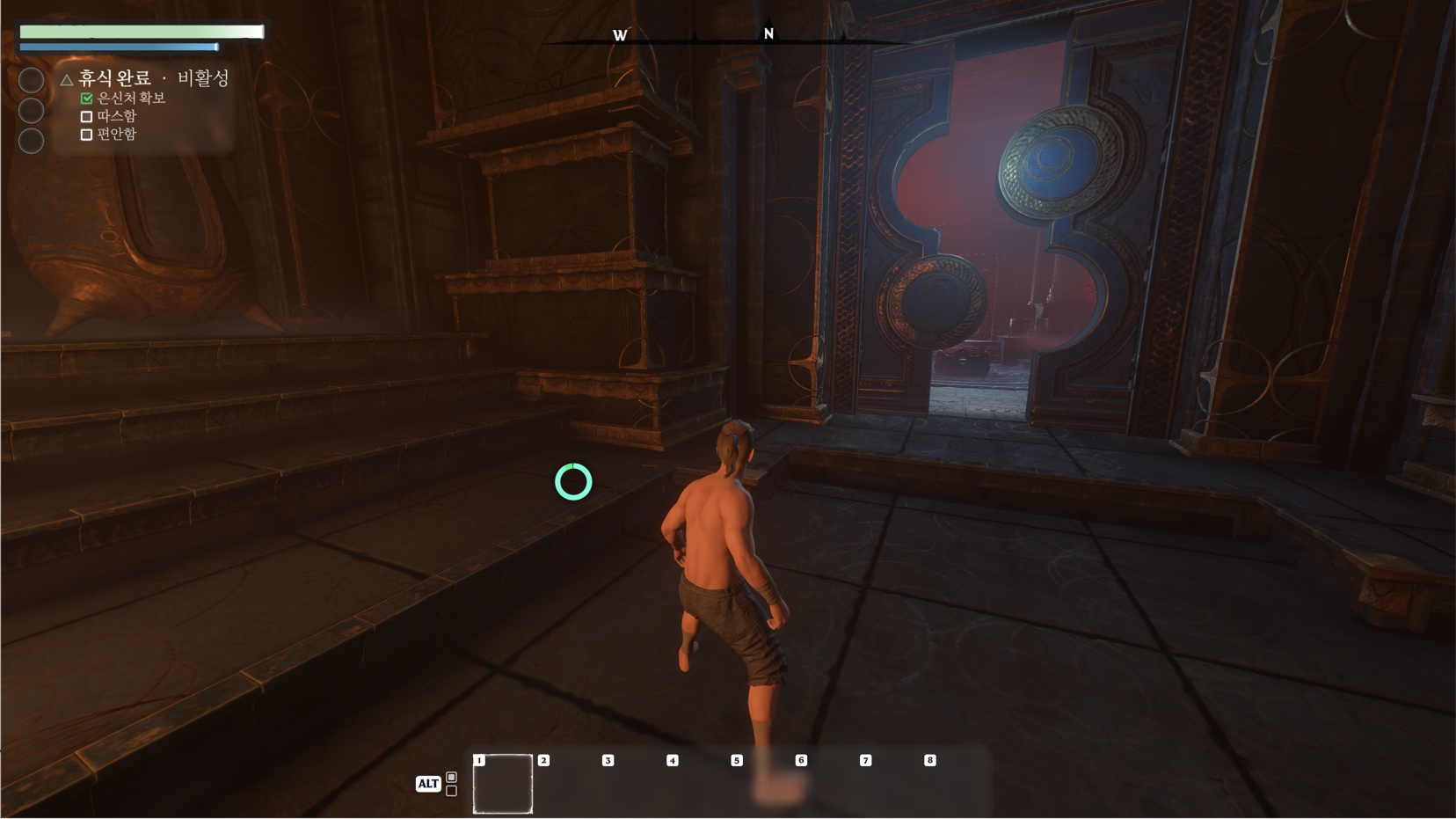1456x819 pixels.
Task: Click the checked 은신처 확보 objective
Action: [x=130, y=98]
